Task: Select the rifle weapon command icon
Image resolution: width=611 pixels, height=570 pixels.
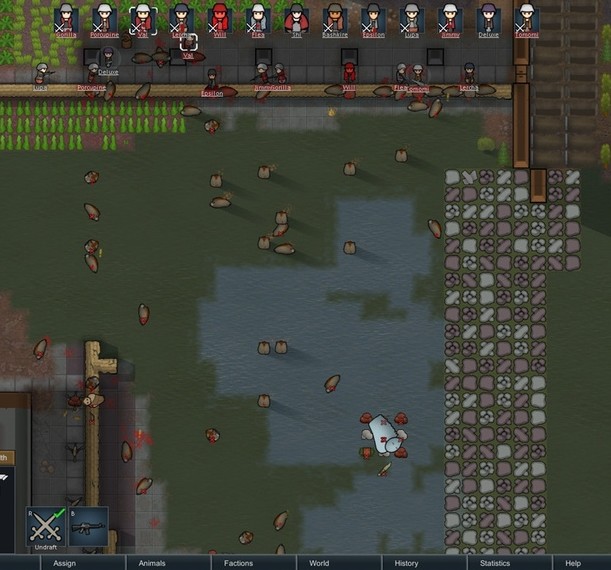Action: [89, 526]
